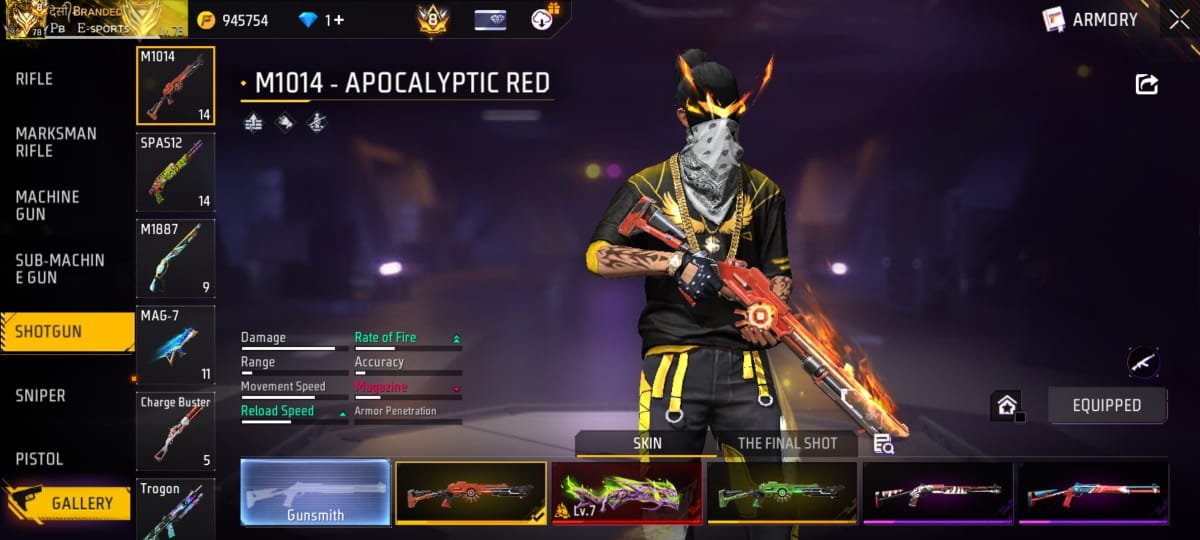Choose the Sniper category
Viewport: 1200px width, 540px height.
41,396
